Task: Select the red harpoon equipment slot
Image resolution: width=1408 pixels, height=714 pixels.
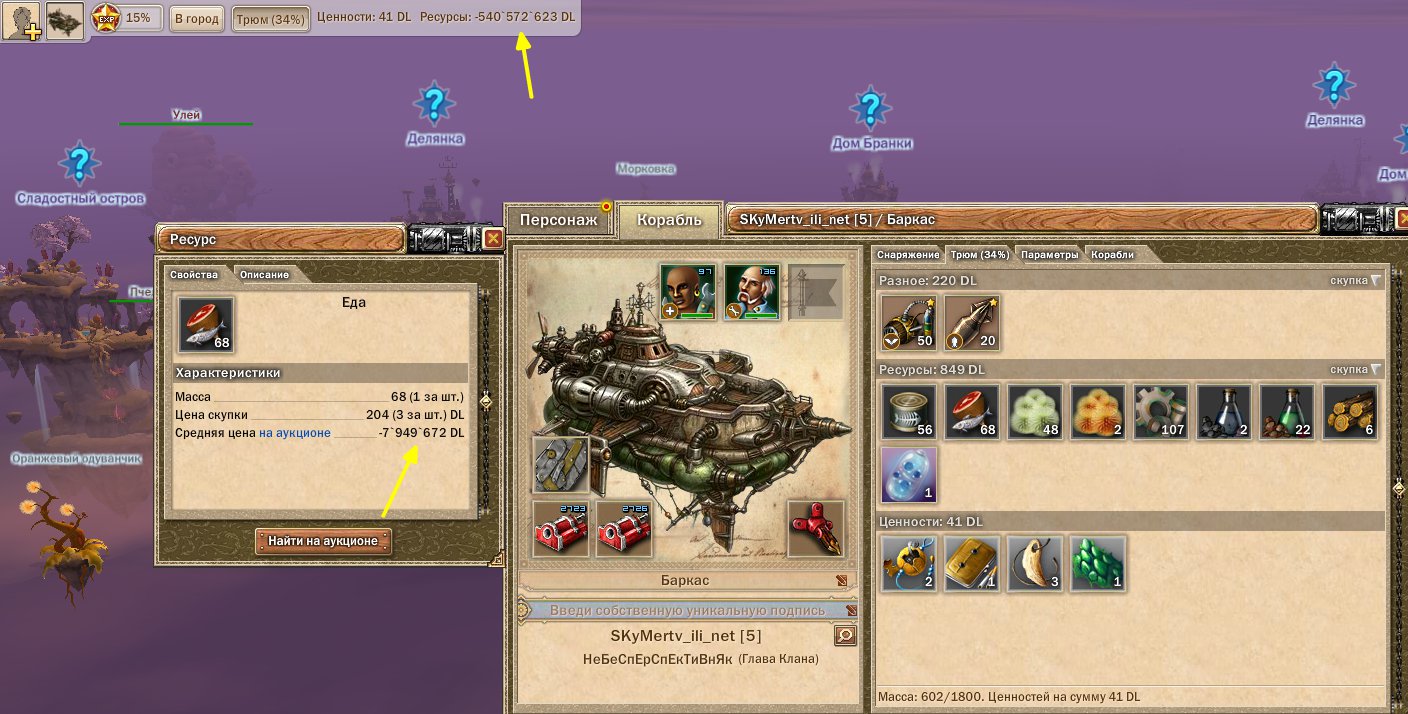Action: (x=816, y=527)
